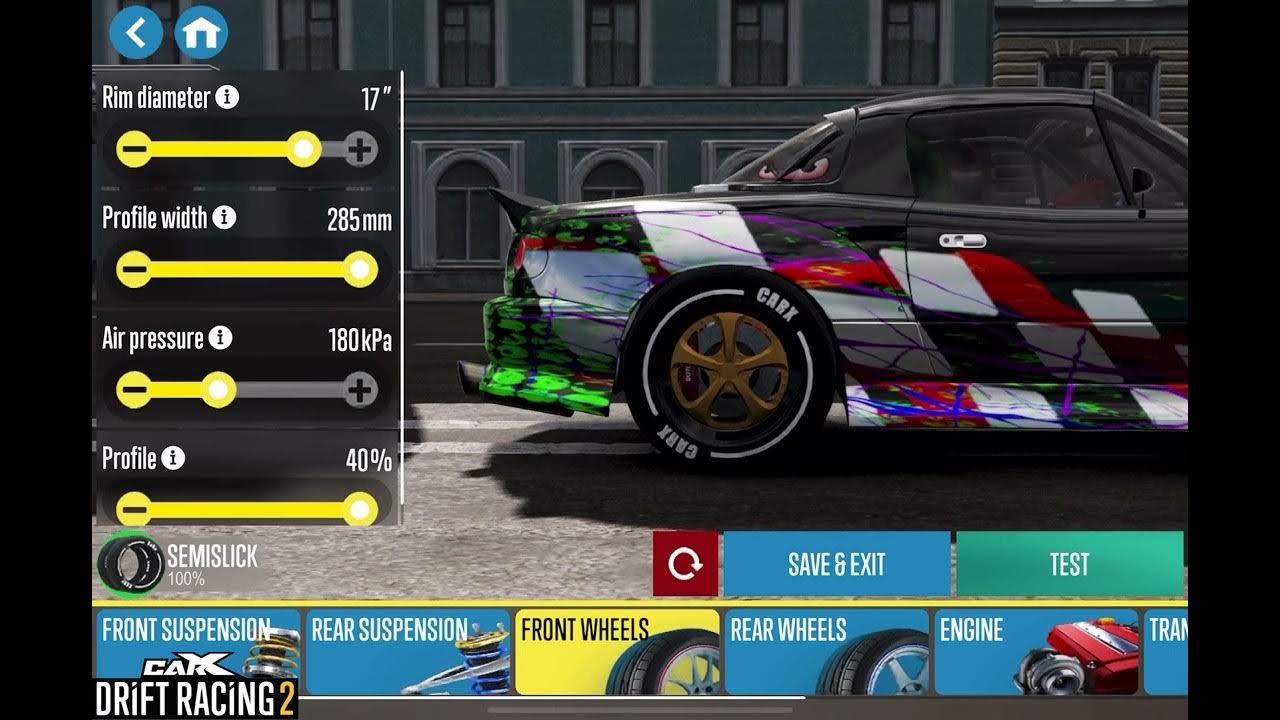The height and width of the screenshot is (720, 1280).
Task: Switch to the Engine tab
Action: [1036, 651]
